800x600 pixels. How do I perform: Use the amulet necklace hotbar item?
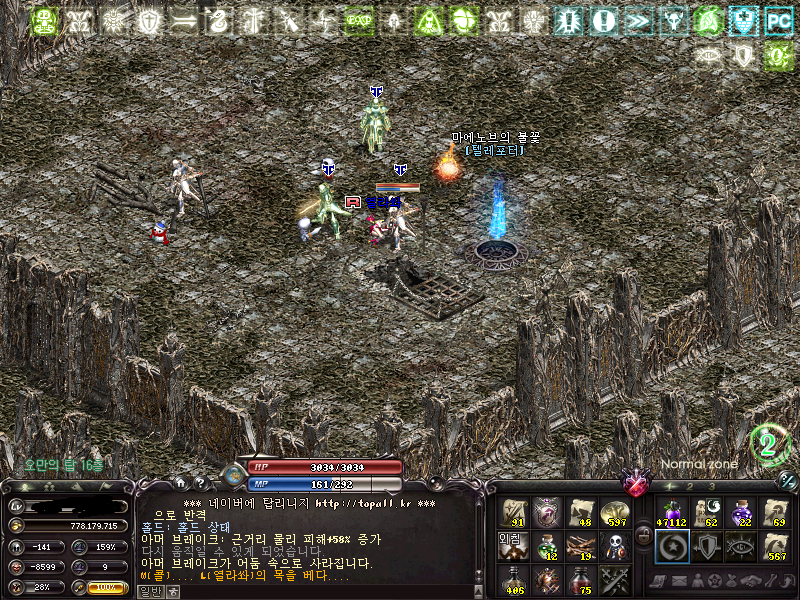click(547, 512)
